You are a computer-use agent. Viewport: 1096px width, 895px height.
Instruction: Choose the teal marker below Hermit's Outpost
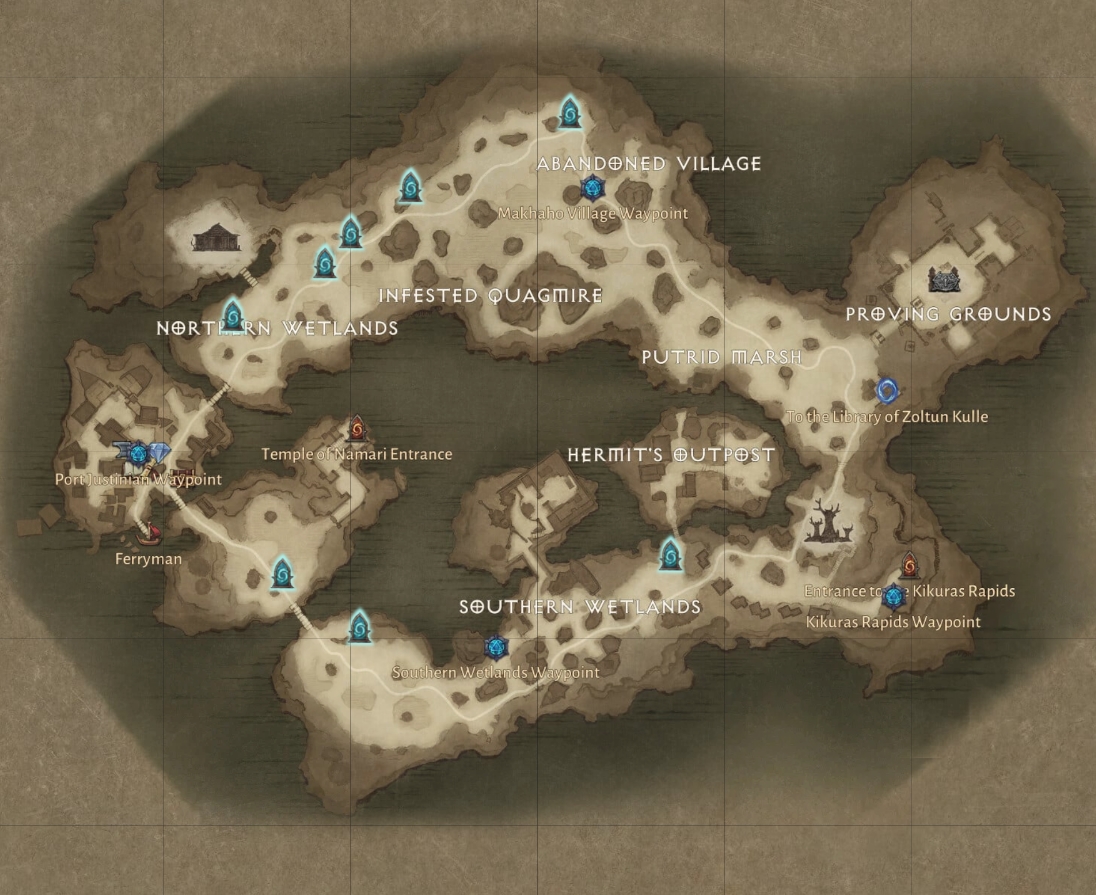tap(671, 554)
